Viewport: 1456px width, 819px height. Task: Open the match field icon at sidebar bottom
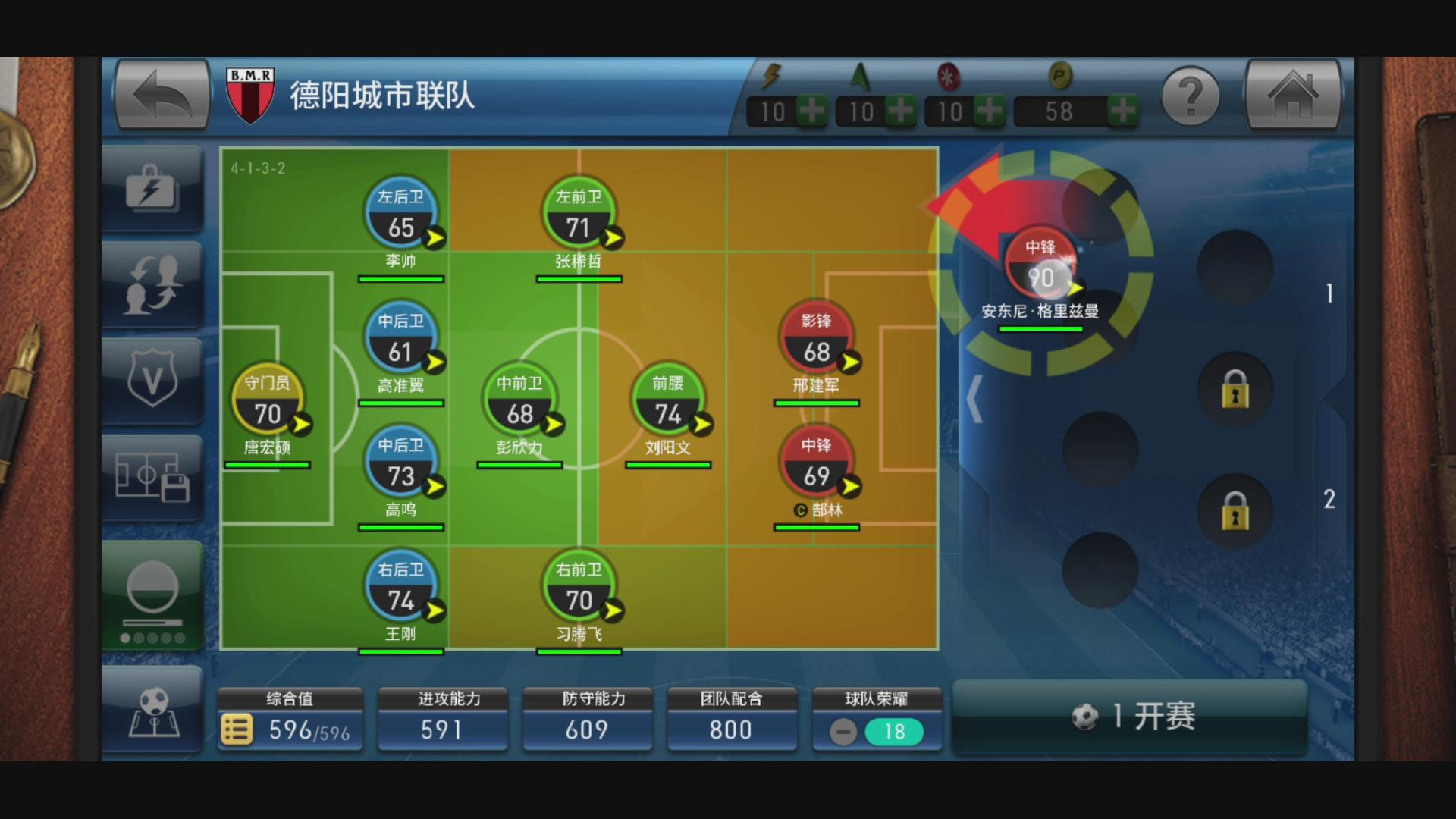point(154,713)
